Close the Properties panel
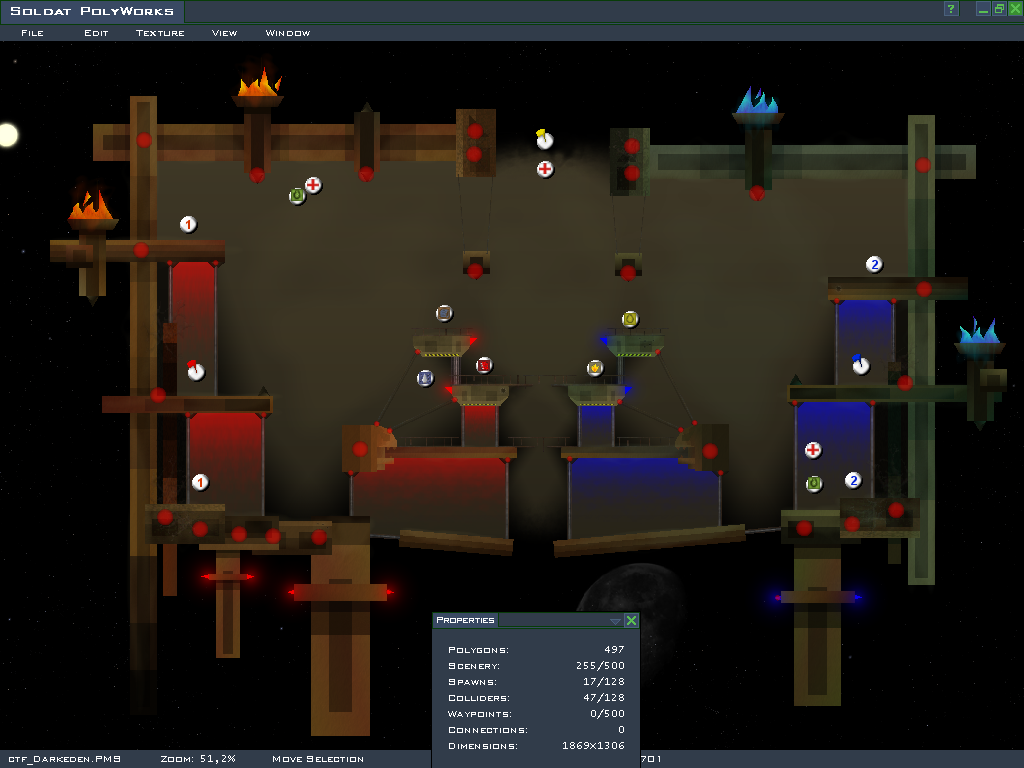 point(631,621)
